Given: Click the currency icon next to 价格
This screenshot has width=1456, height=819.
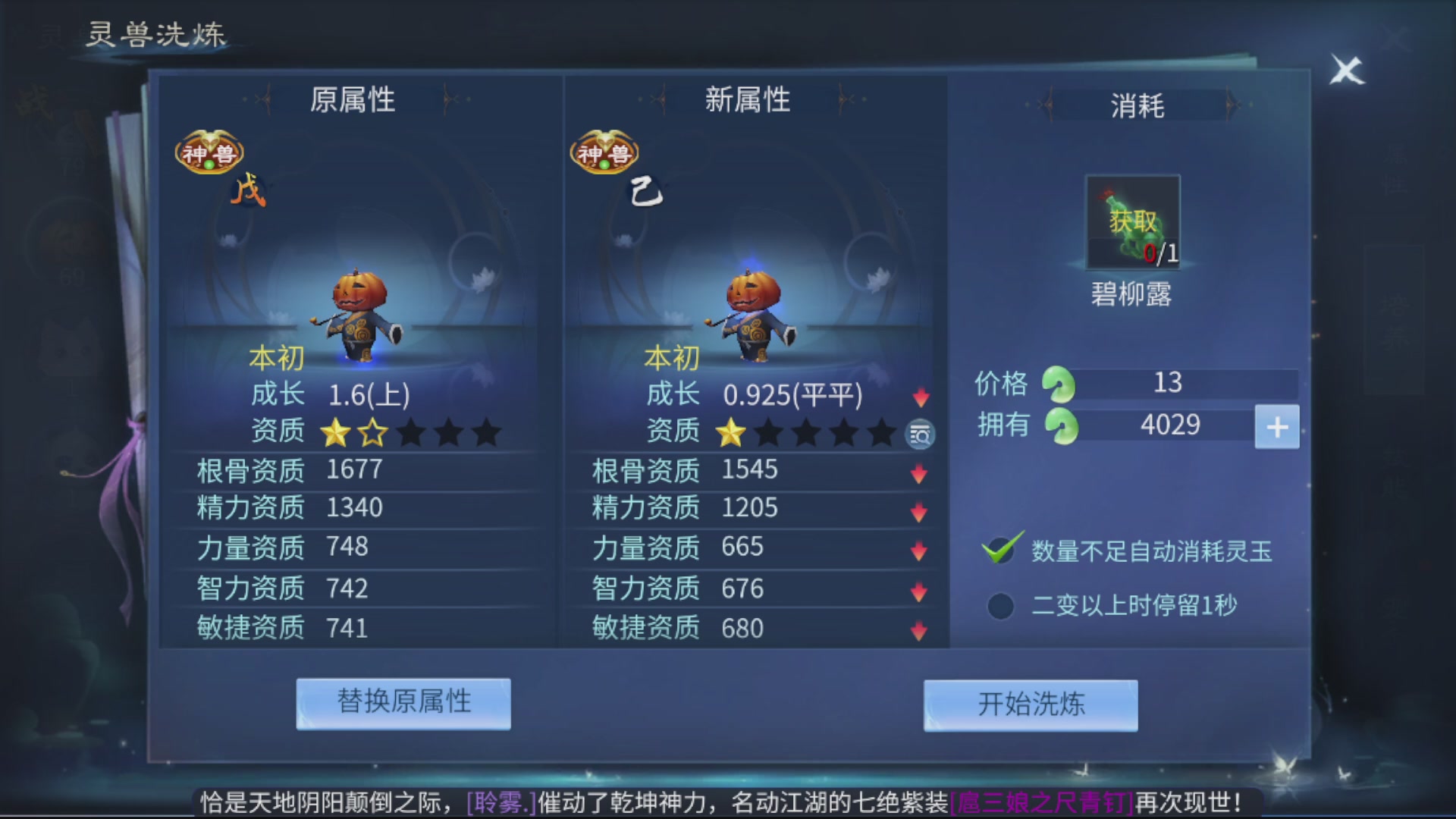Looking at the screenshot, I should tap(1059, 383).
